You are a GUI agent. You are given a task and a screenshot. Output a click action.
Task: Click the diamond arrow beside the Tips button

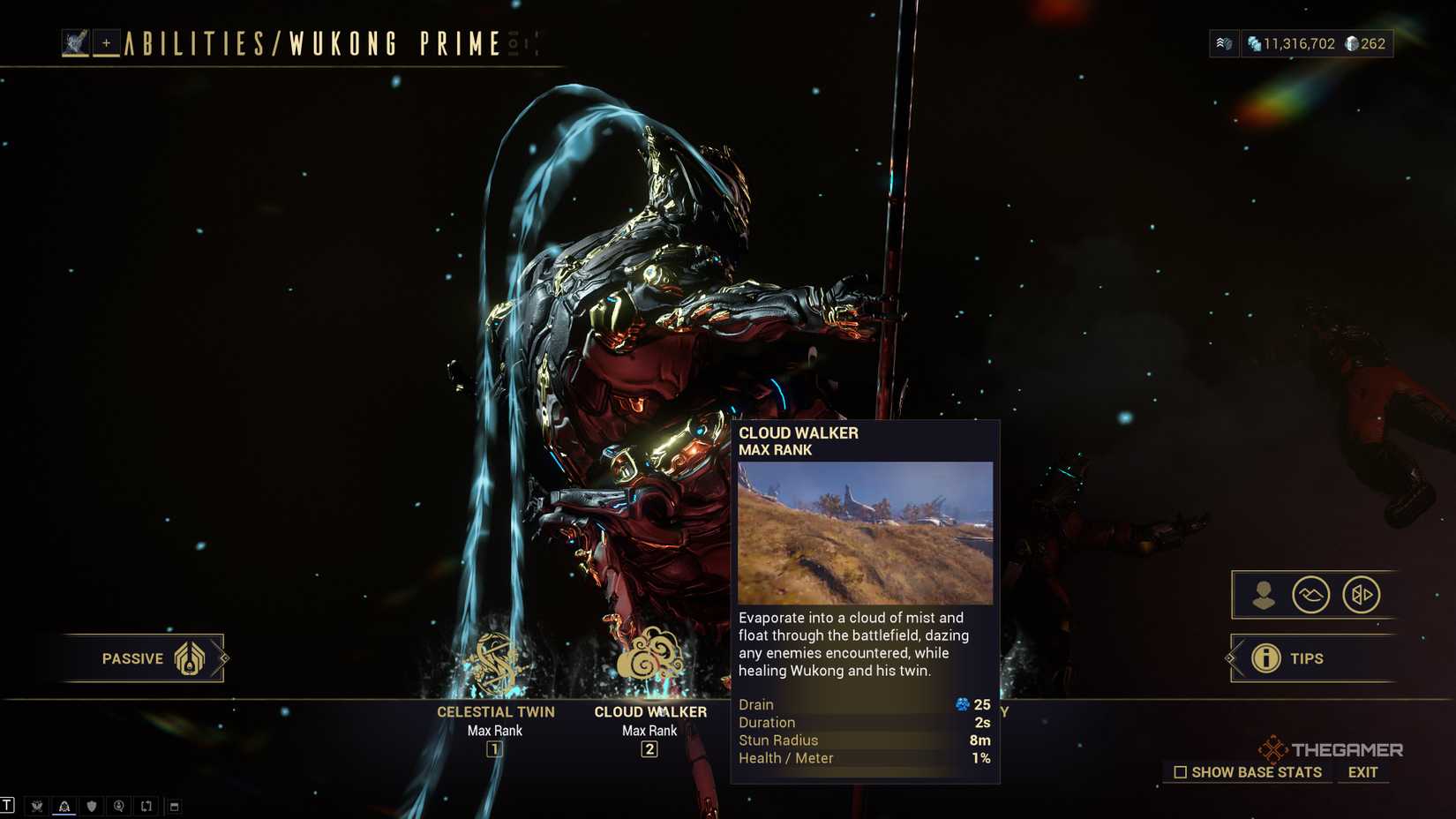point(1230,658)
